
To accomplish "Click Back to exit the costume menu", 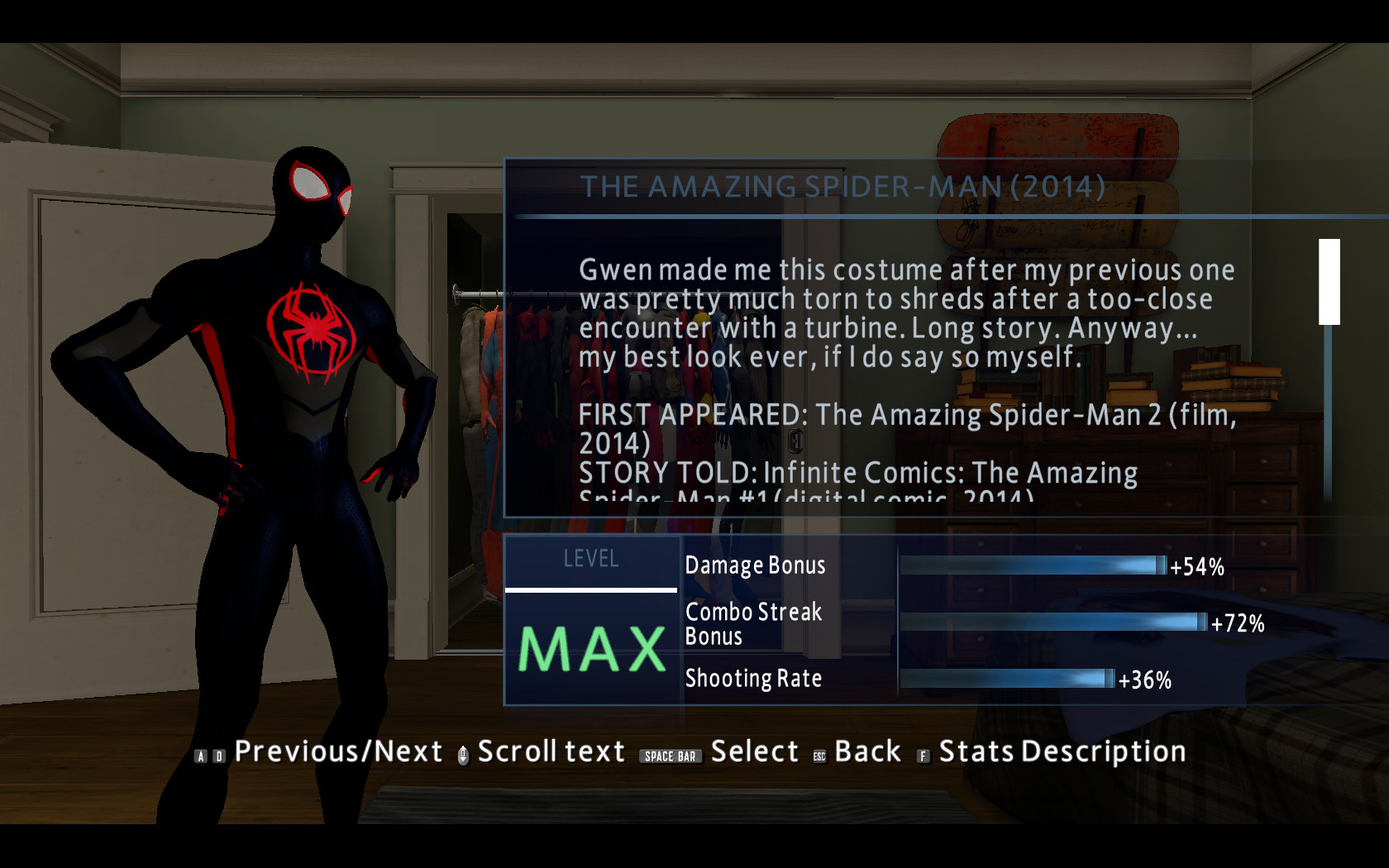I will pyautogui.click(x=866, y=752).
